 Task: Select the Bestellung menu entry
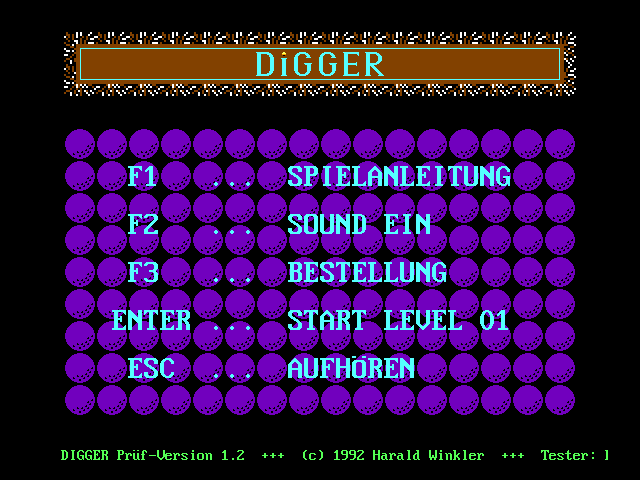click(x=366, y=272)
